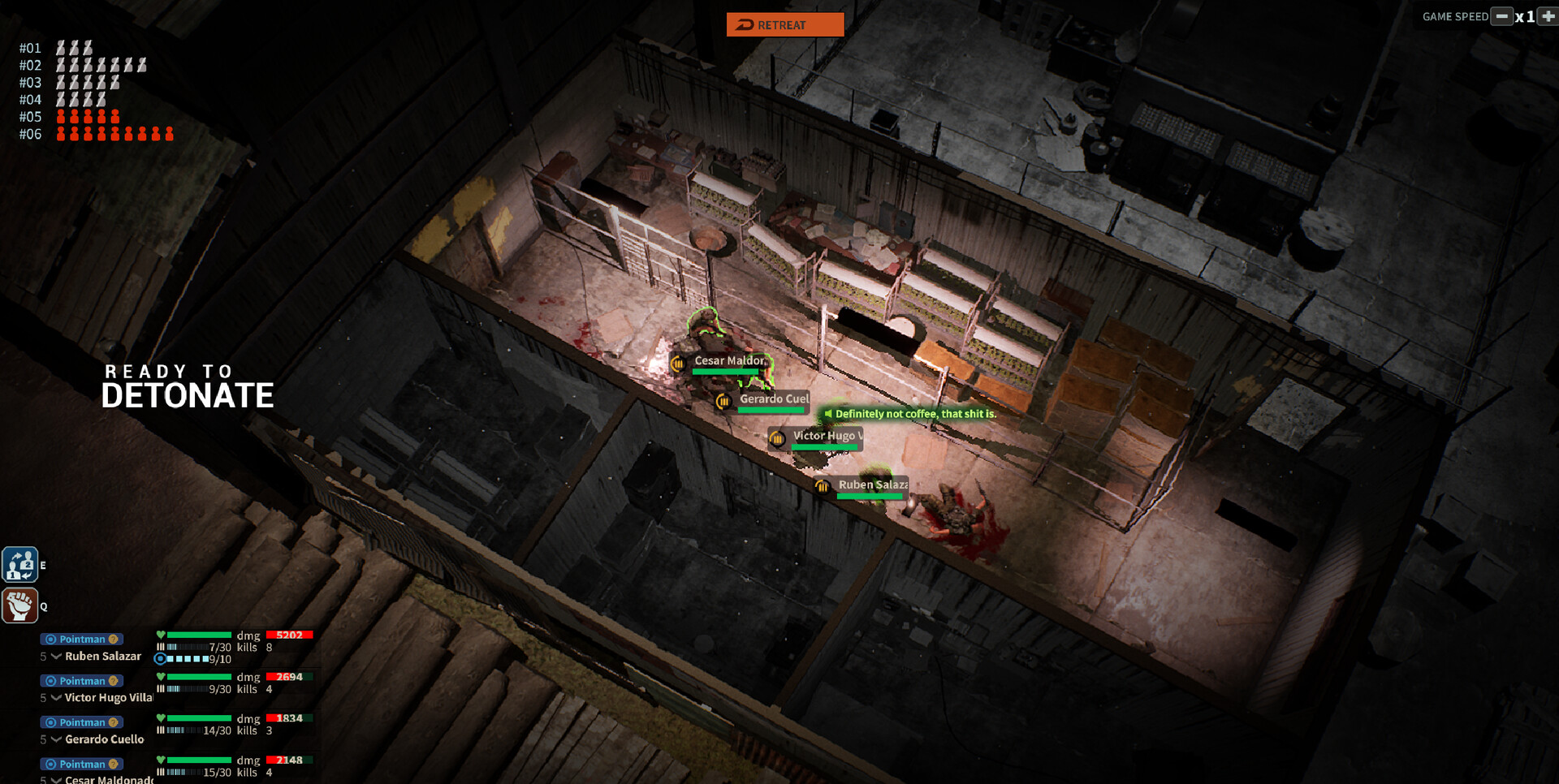Click the ammo magazine icon beside Gerardo Cuello's 14/30
The height and width of the screenshot is (784, 1559).
tap(161, 730)
